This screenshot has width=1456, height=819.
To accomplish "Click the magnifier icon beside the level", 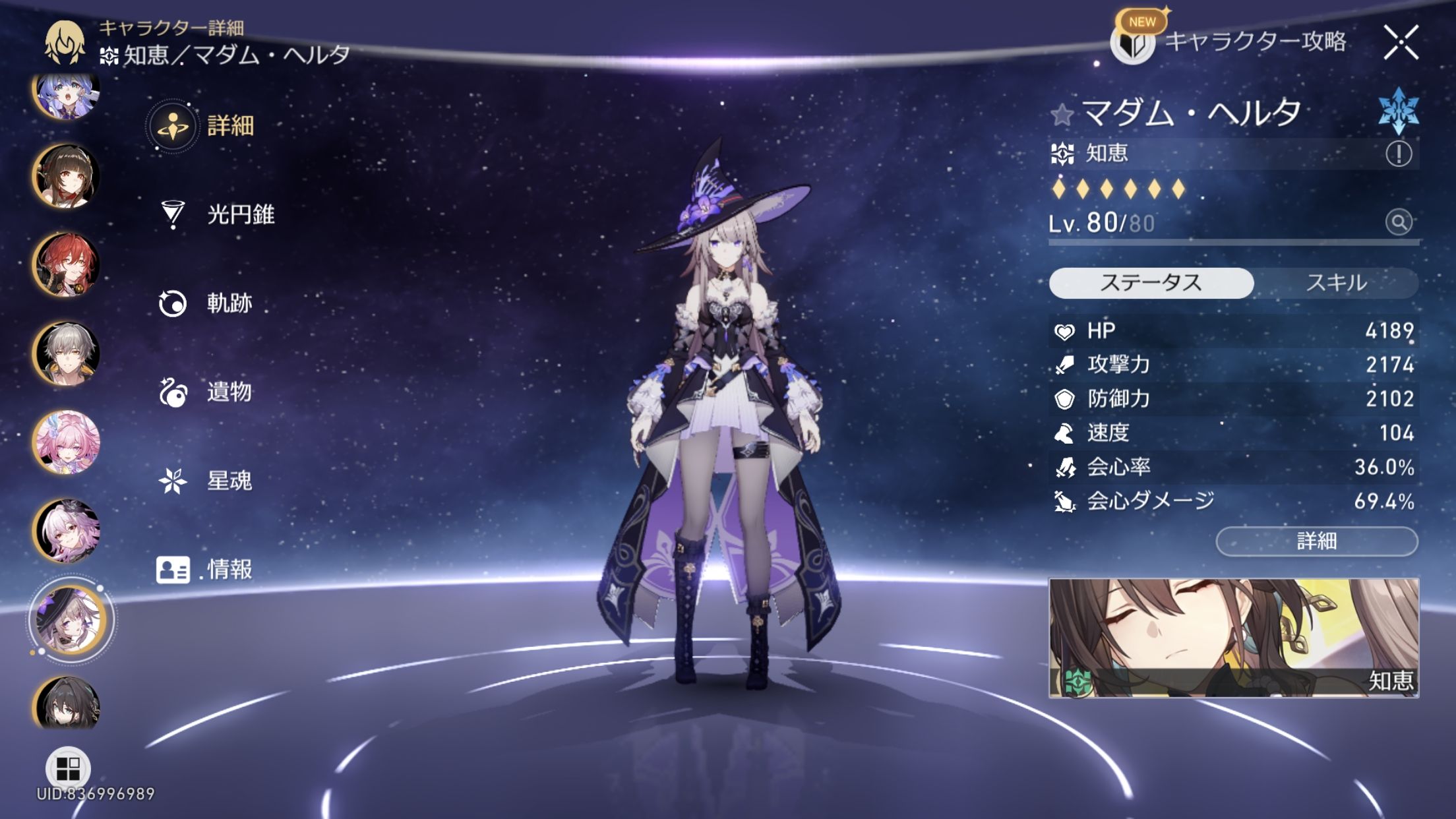I will click(x=1398, y=222).
